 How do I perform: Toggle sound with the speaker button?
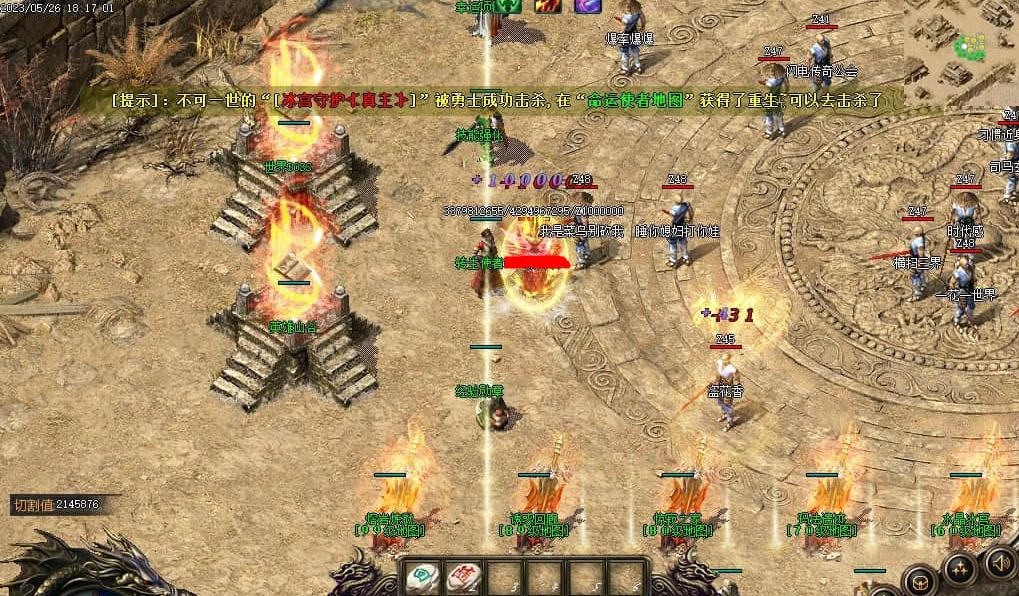tap(1001, 563)
